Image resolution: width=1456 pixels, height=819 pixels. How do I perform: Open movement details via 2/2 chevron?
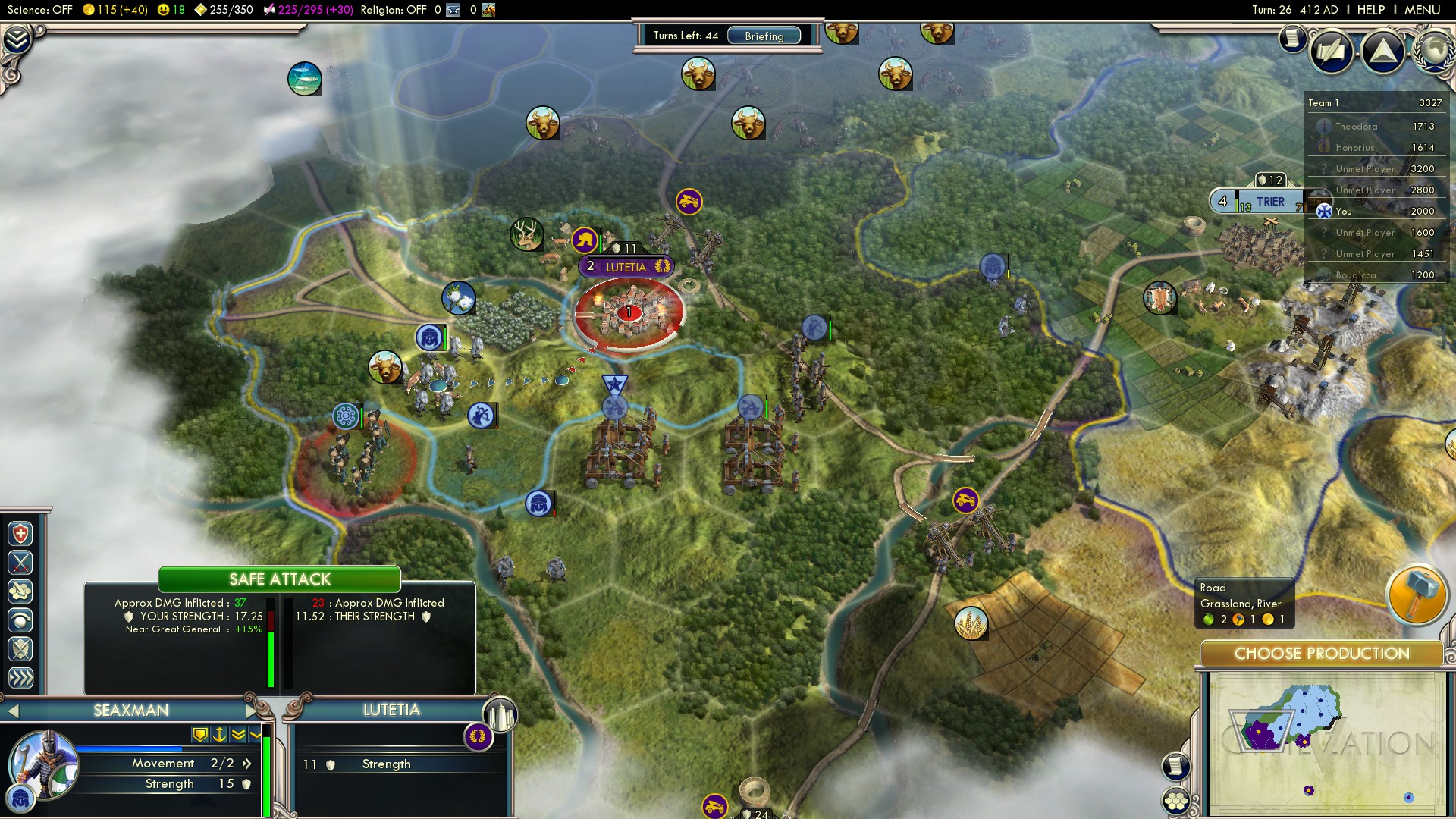246,764
